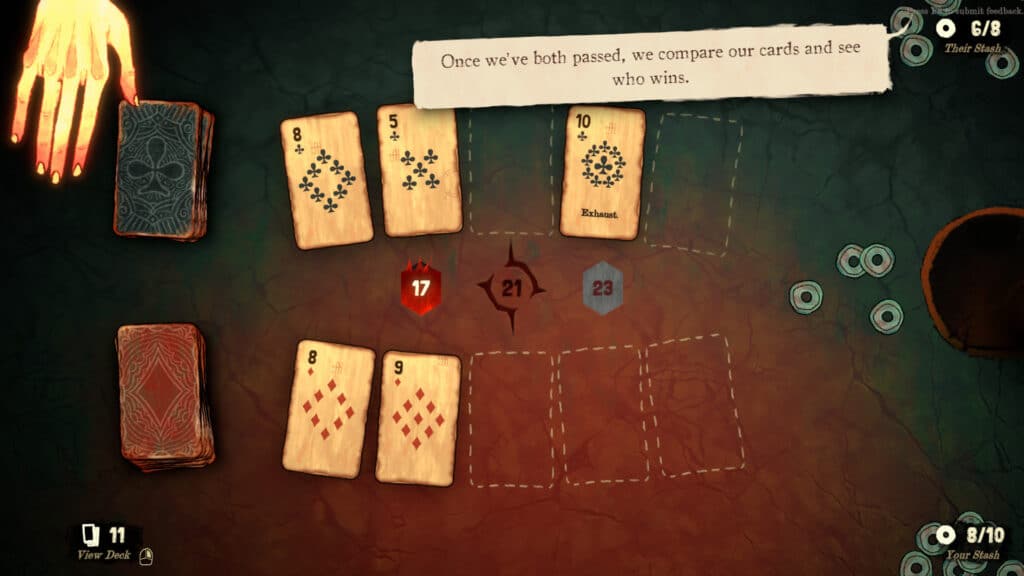The width and height of the screenshot is (1024, 576).
Task: Advance the tutorial dialogue note
Action: 650,68
